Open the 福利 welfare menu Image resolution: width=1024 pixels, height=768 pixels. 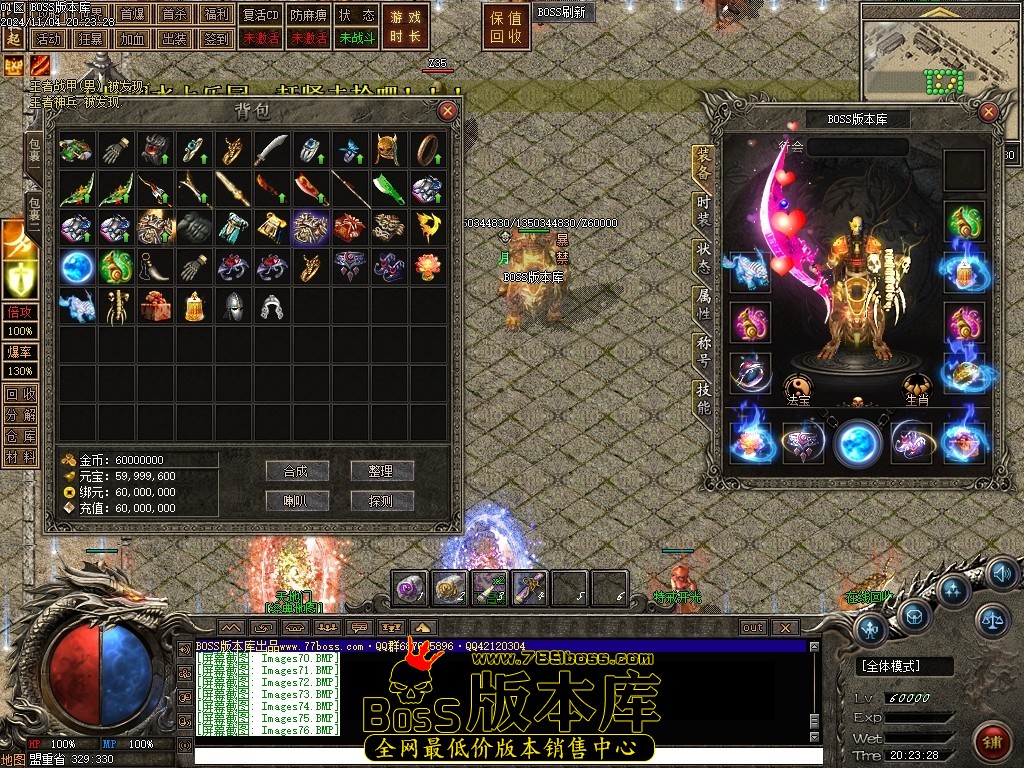216,15
